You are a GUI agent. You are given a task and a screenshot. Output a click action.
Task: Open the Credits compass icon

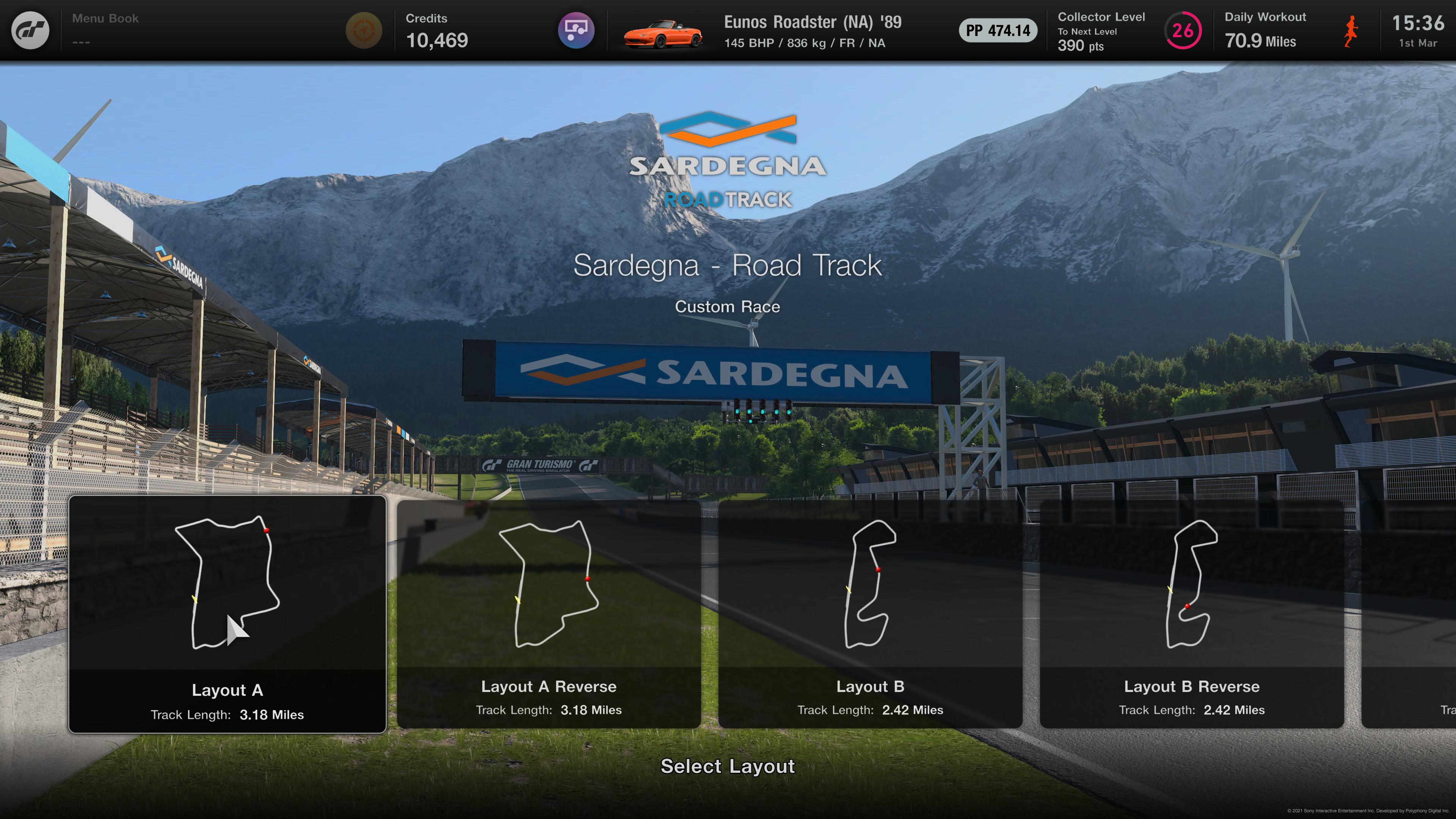(x=366, y=30)
